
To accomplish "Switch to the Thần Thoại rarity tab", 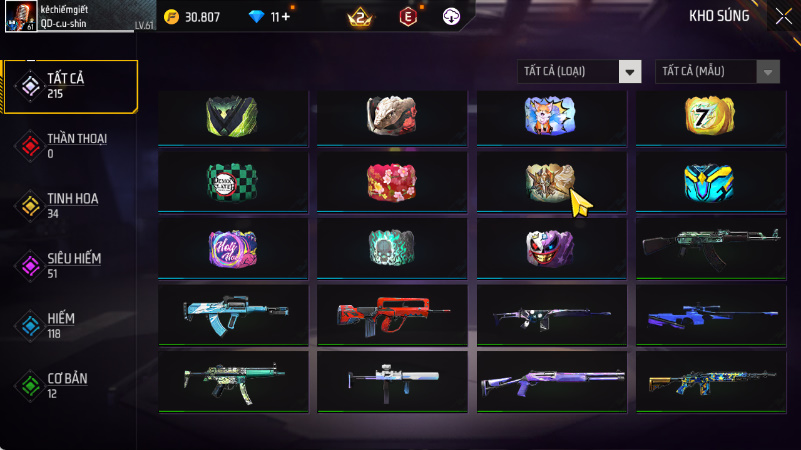I will 72,145.
